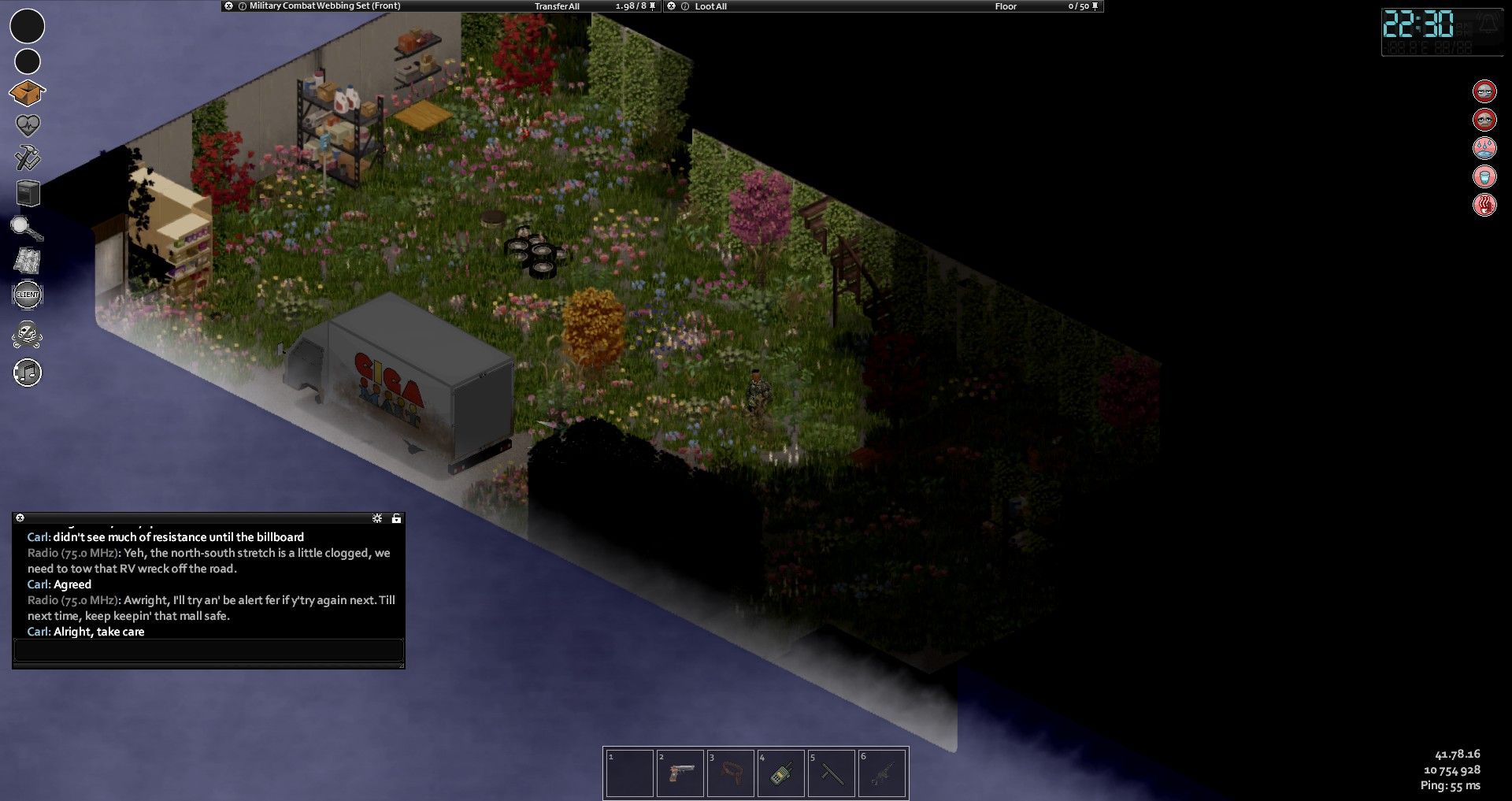Open the health heart panel
Image resolution: width=1512 pixels, height=801 pixels.
(28, 125)
